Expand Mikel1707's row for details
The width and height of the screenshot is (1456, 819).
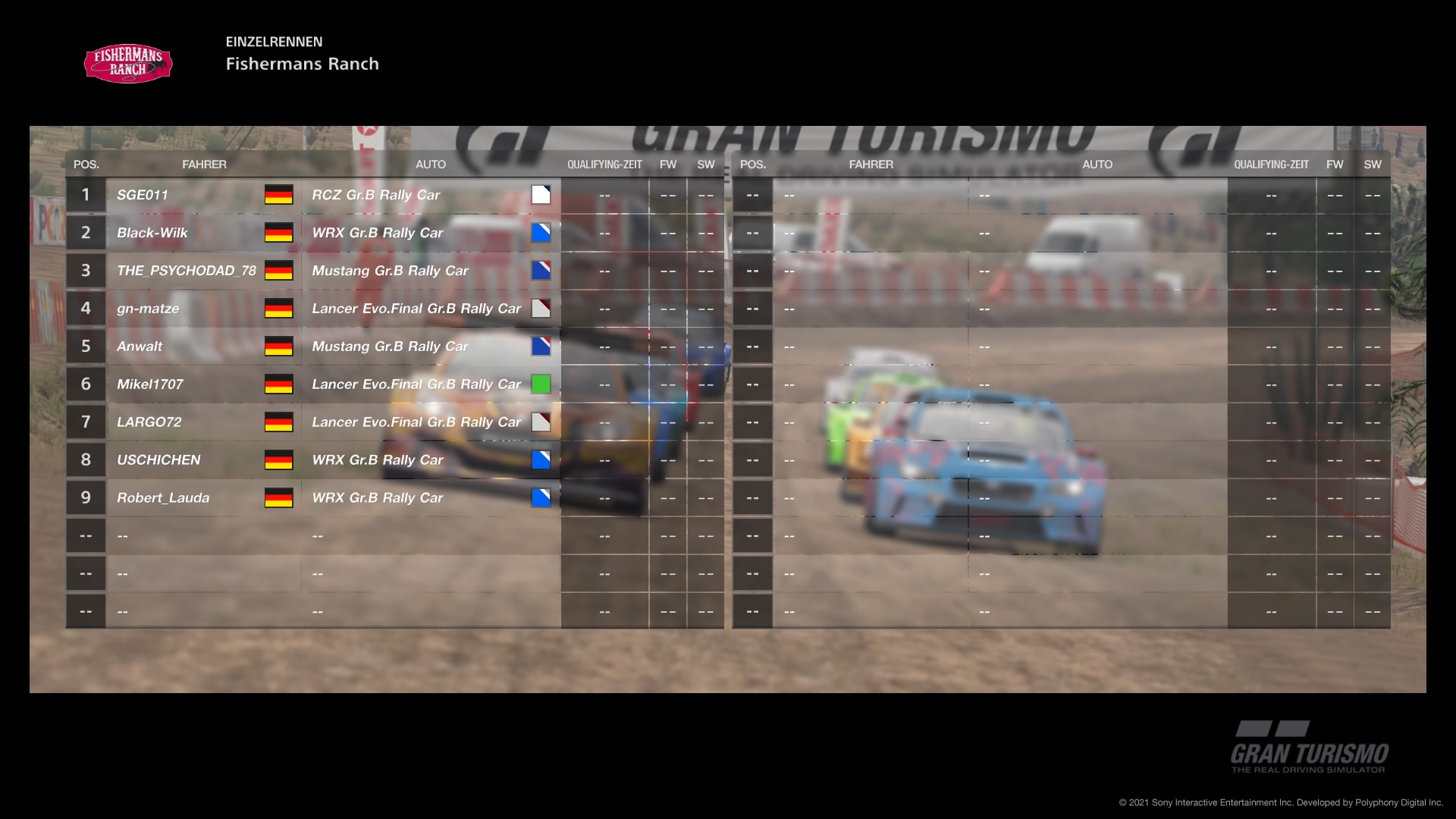(150, 384)
